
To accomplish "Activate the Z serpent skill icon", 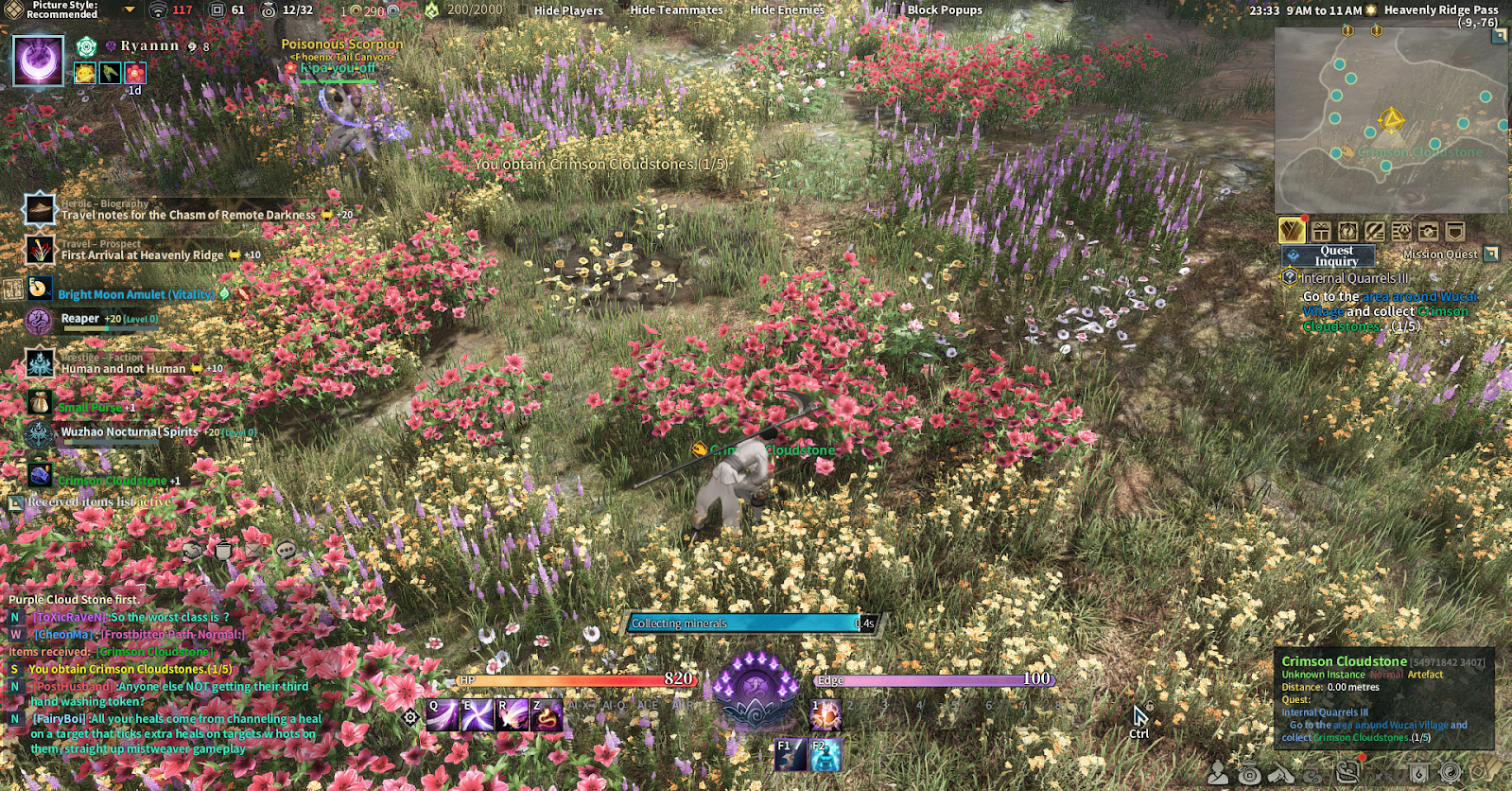I will [x=547, y=715].
